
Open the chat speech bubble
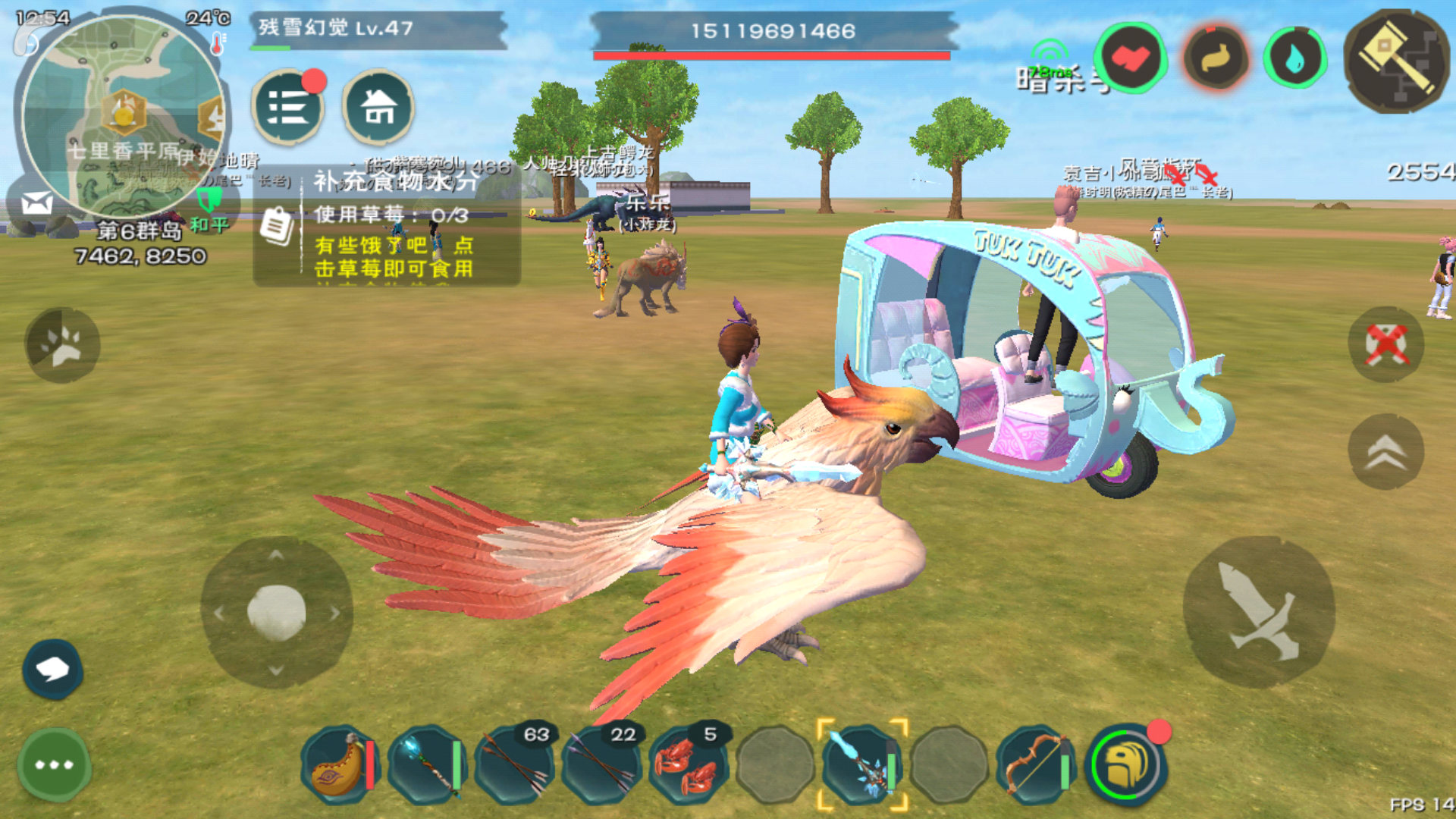coord(52,669)
